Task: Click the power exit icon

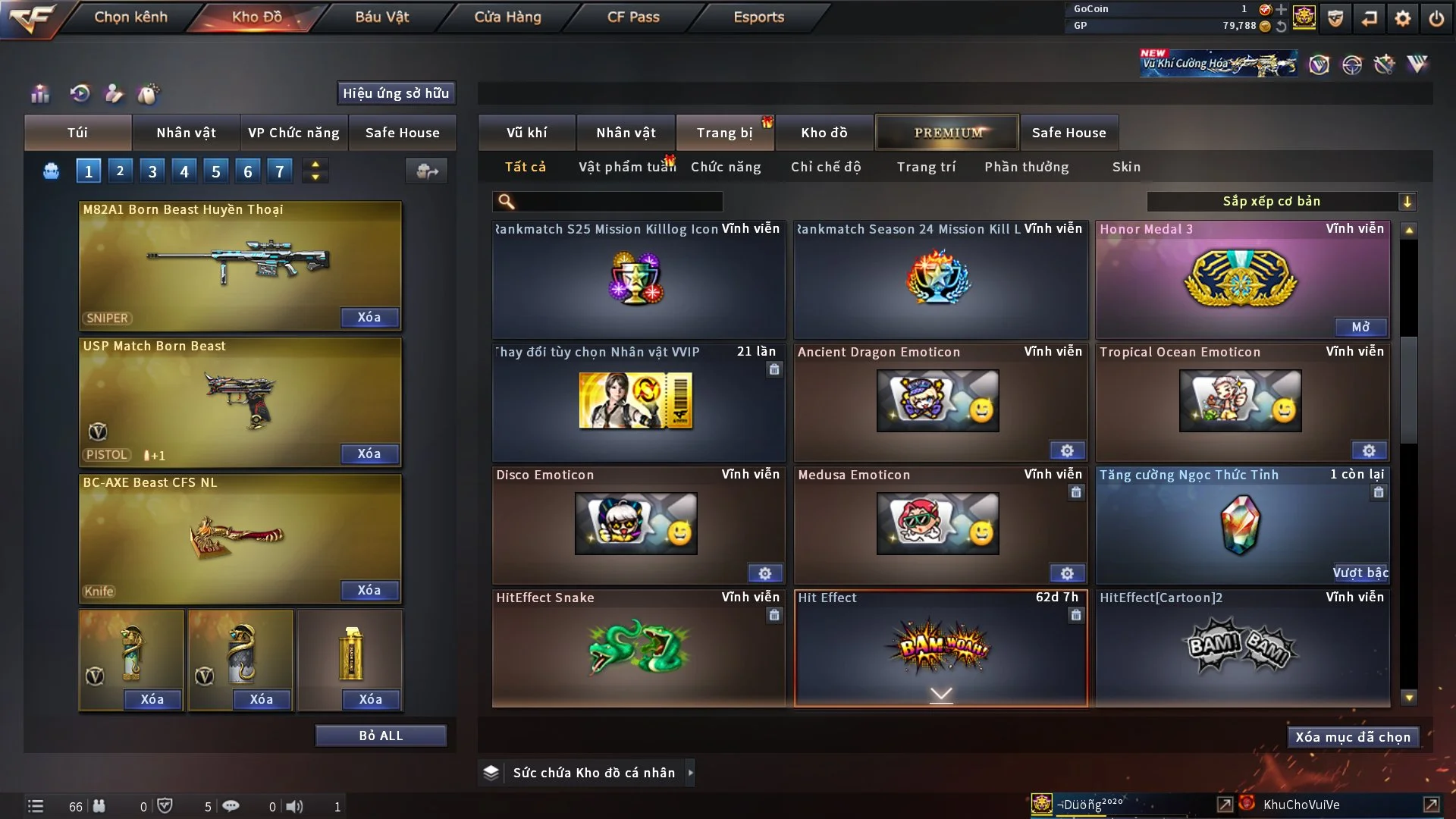Action: [x=1436, y=17]
